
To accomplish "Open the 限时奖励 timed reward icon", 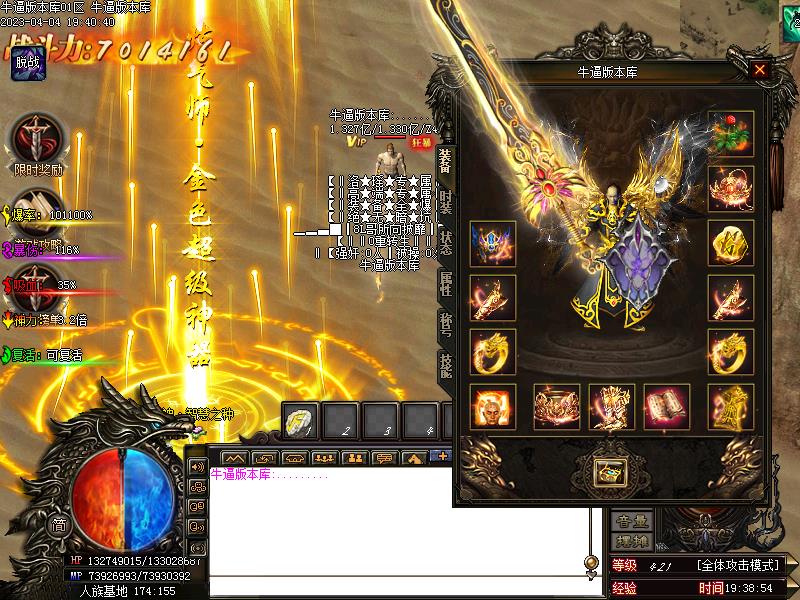I will 38,138.
